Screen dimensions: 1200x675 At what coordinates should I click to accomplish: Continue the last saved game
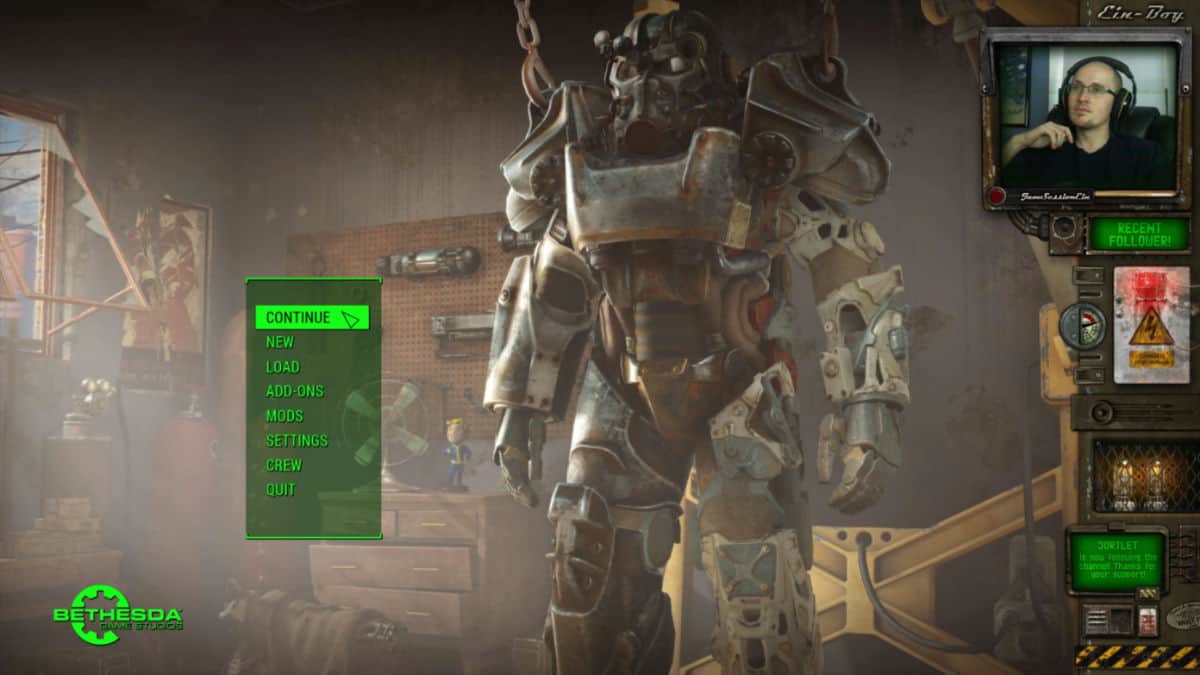click(299, 318)
